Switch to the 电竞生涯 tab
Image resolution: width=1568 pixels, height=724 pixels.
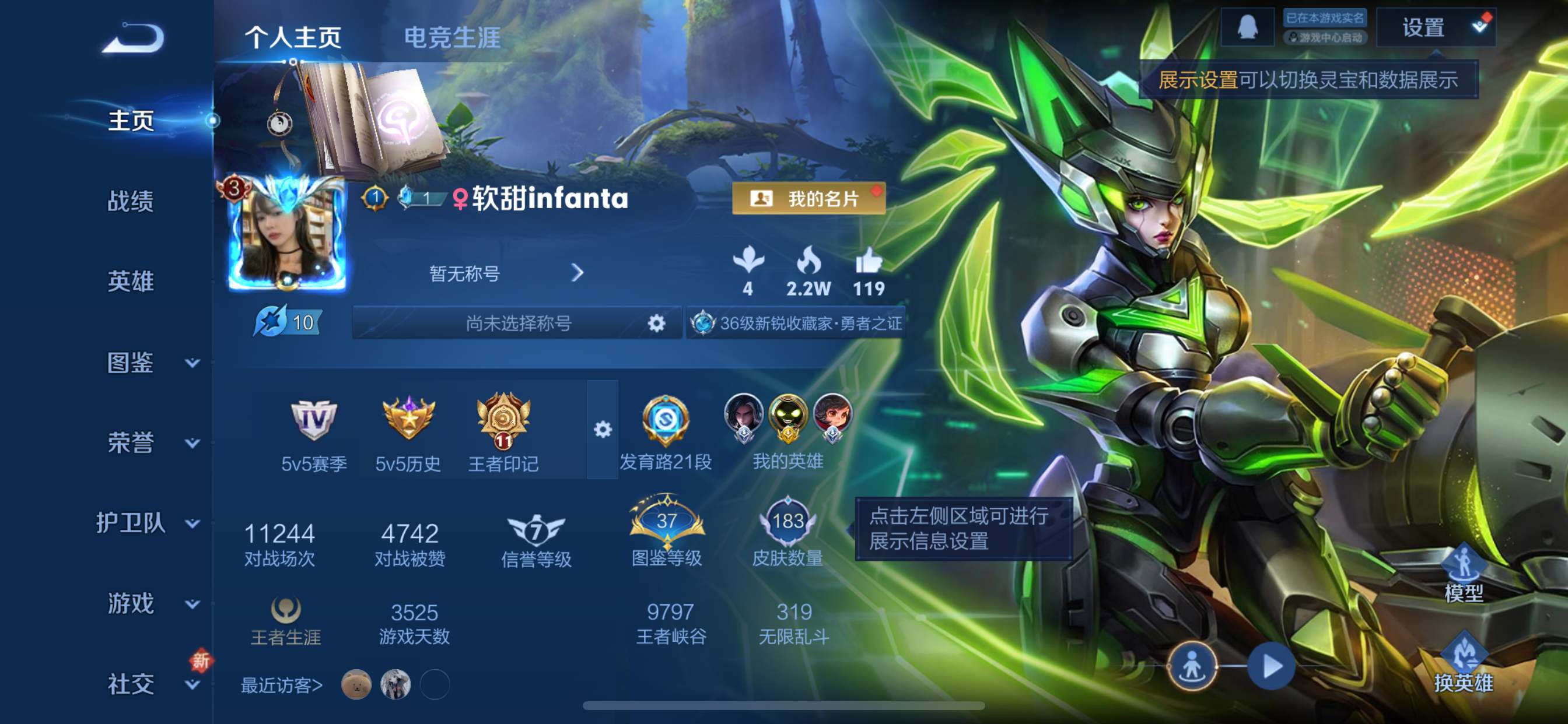tap(452, 38)
